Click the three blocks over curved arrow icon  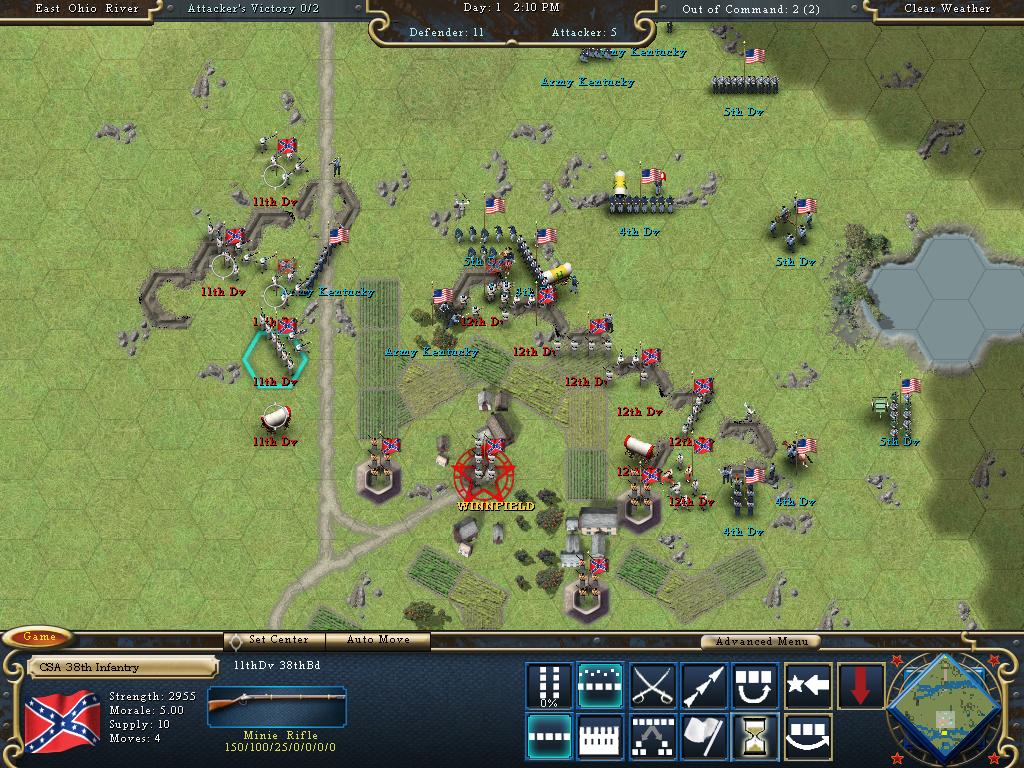(x=808, y=737)
